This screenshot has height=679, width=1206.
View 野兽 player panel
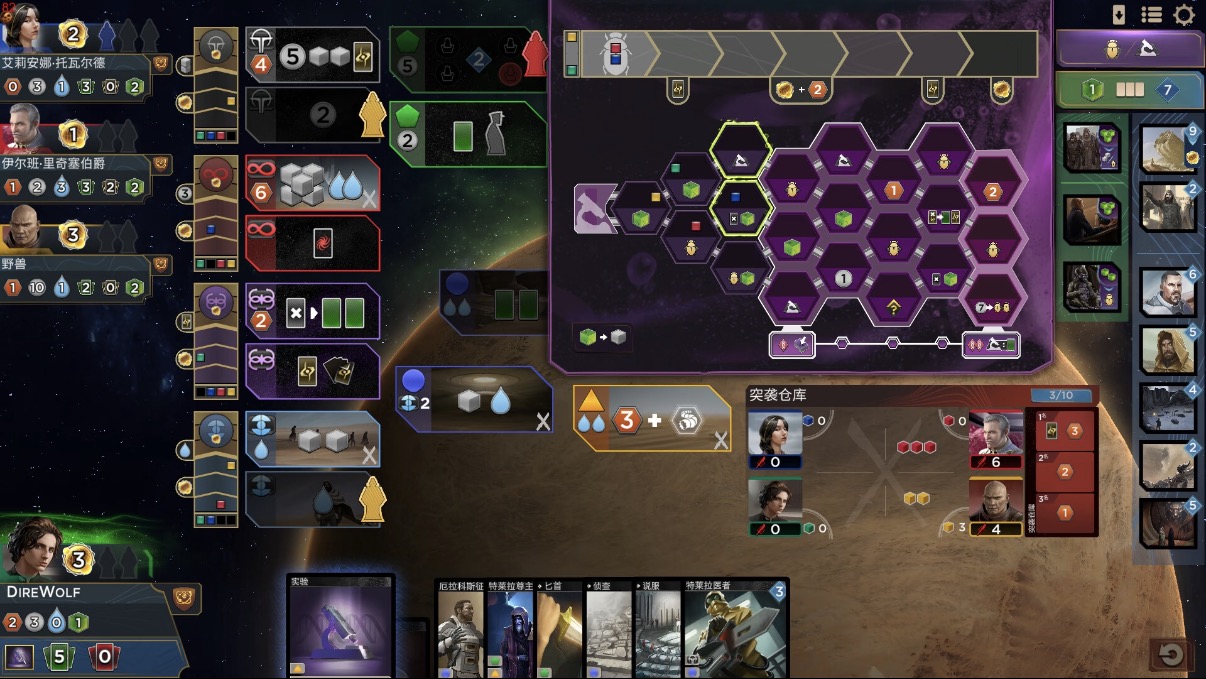(75, 264)
